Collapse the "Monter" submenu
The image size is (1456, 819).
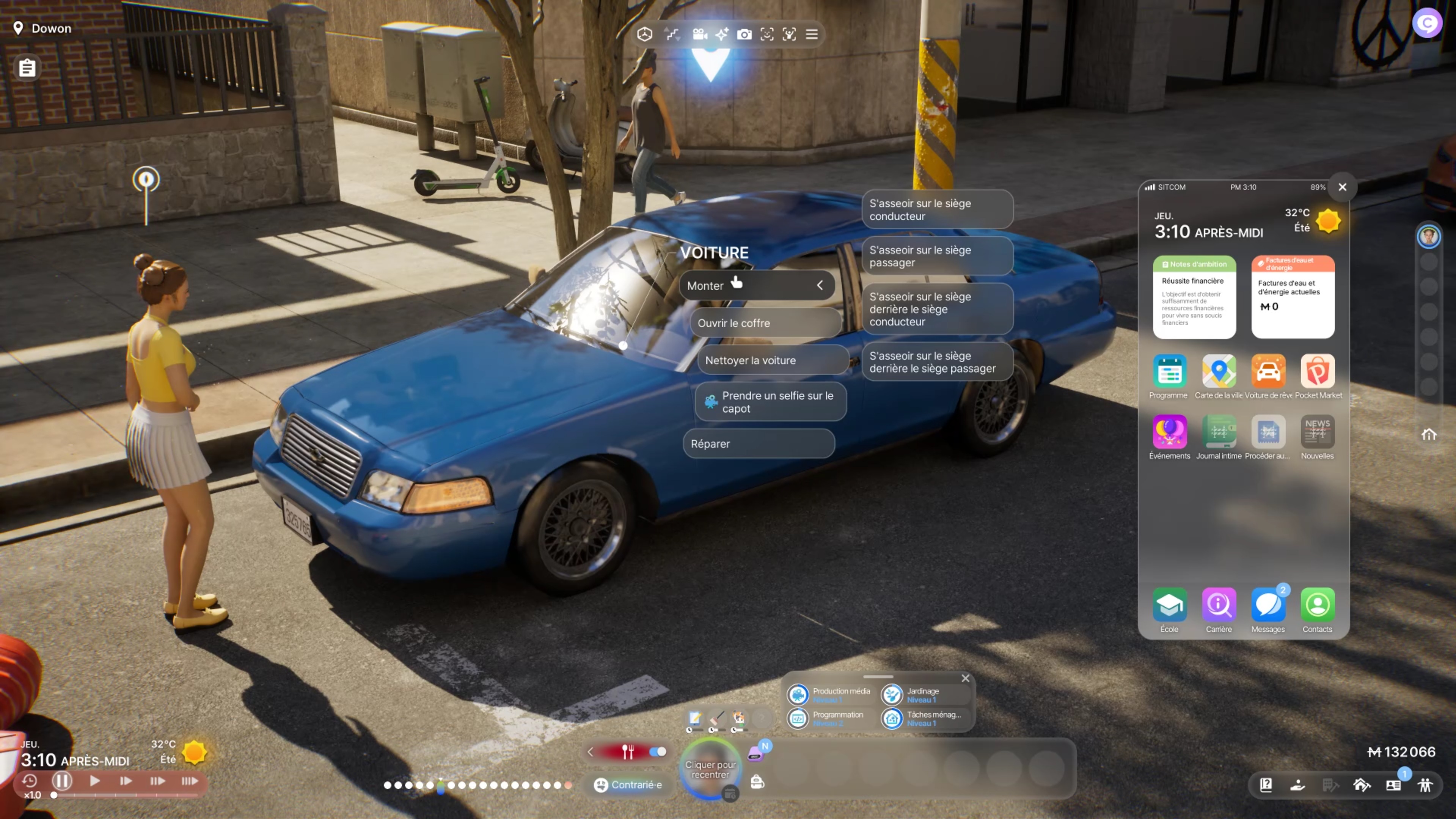pos(820,285)
